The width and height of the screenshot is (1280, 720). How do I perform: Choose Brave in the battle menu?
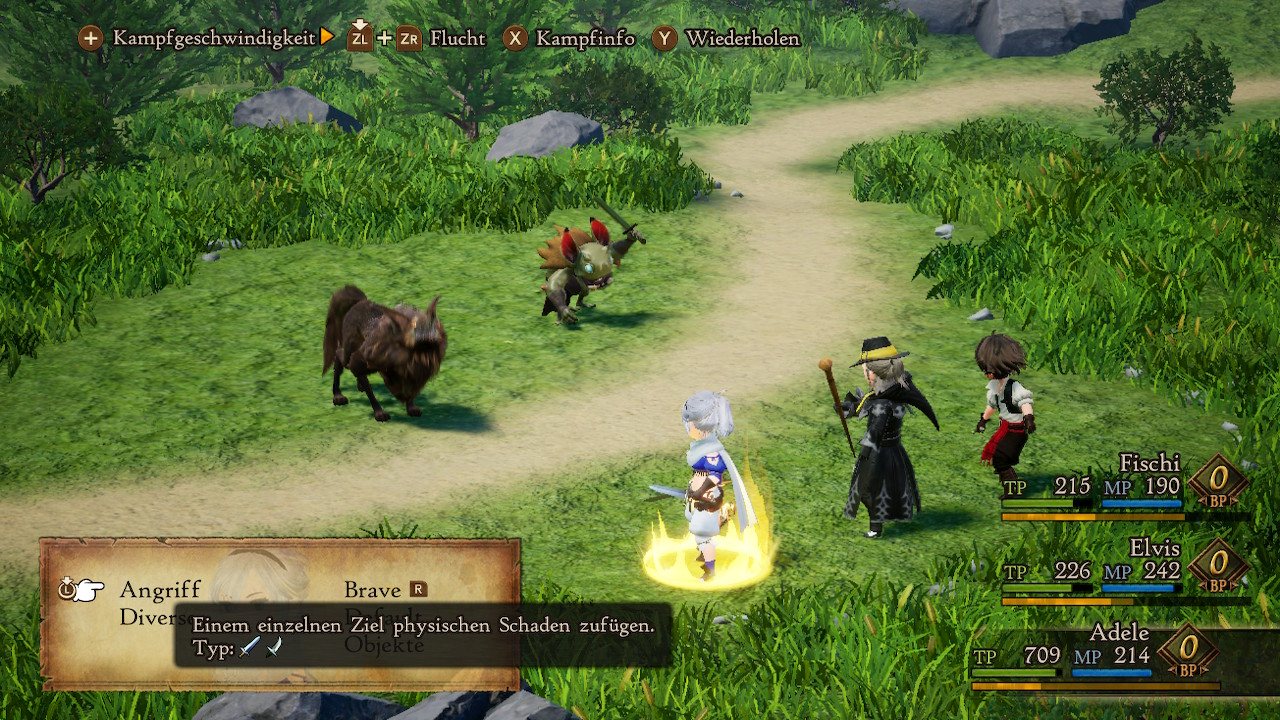(373, 590)
